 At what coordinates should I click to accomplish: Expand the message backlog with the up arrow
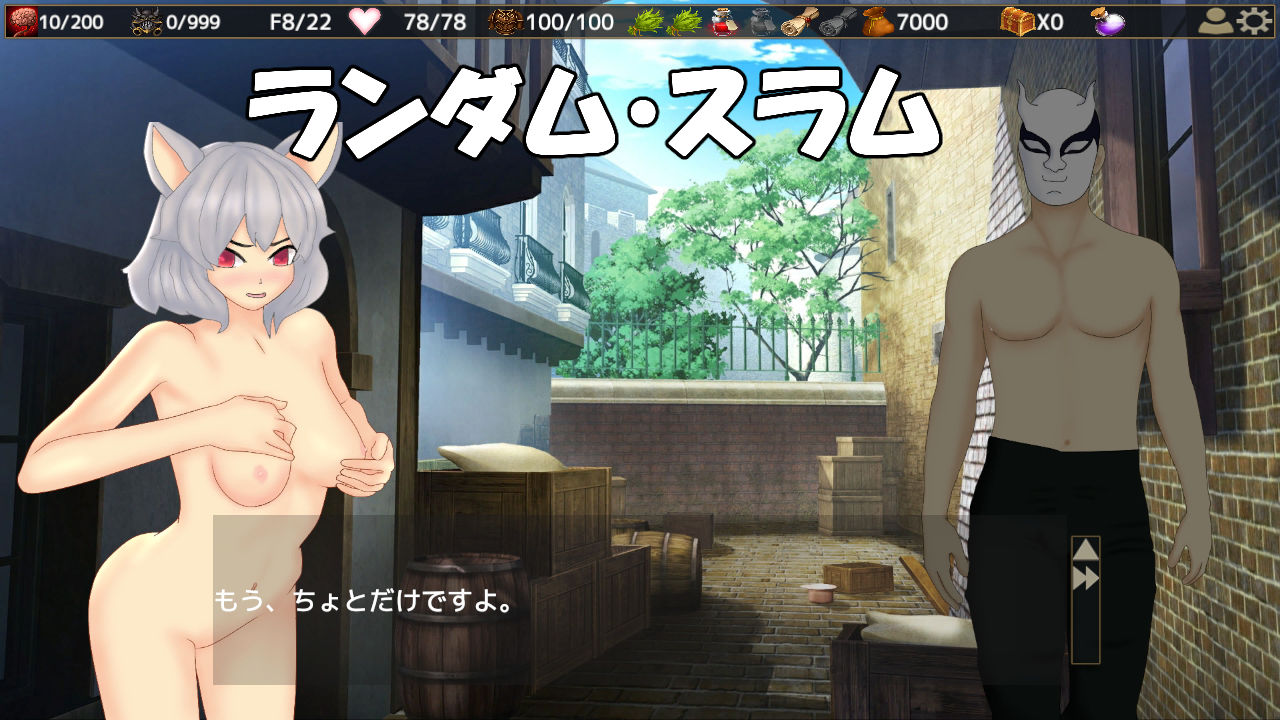[x=1087, y=548]
